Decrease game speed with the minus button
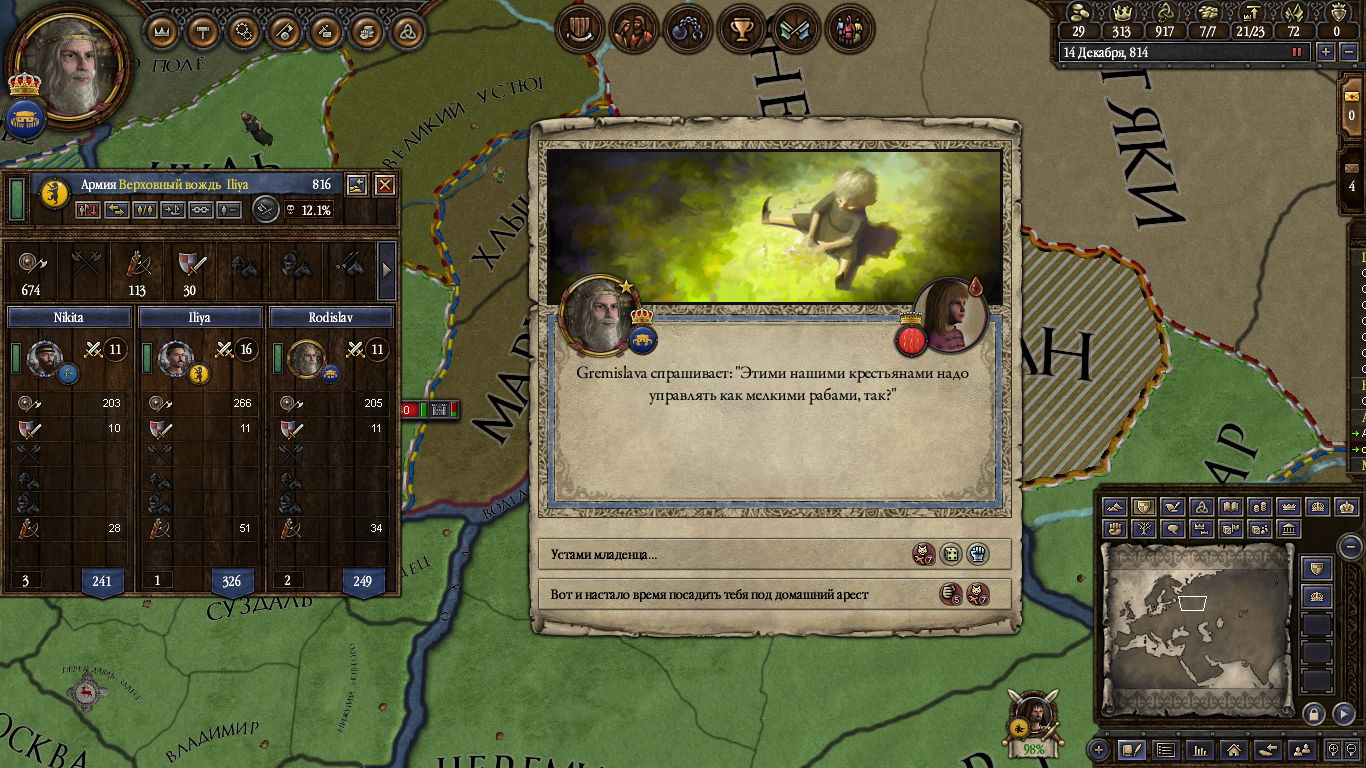This screenshot has height=768, width=1366. [1346, 52]
